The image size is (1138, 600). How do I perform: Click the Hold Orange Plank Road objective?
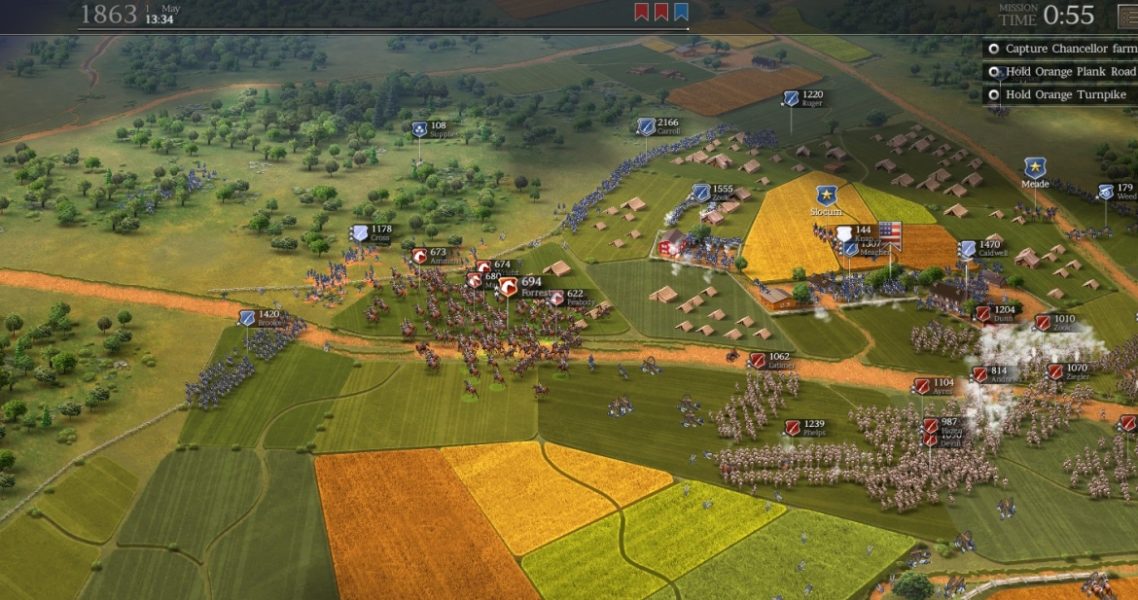[1060, 71]
